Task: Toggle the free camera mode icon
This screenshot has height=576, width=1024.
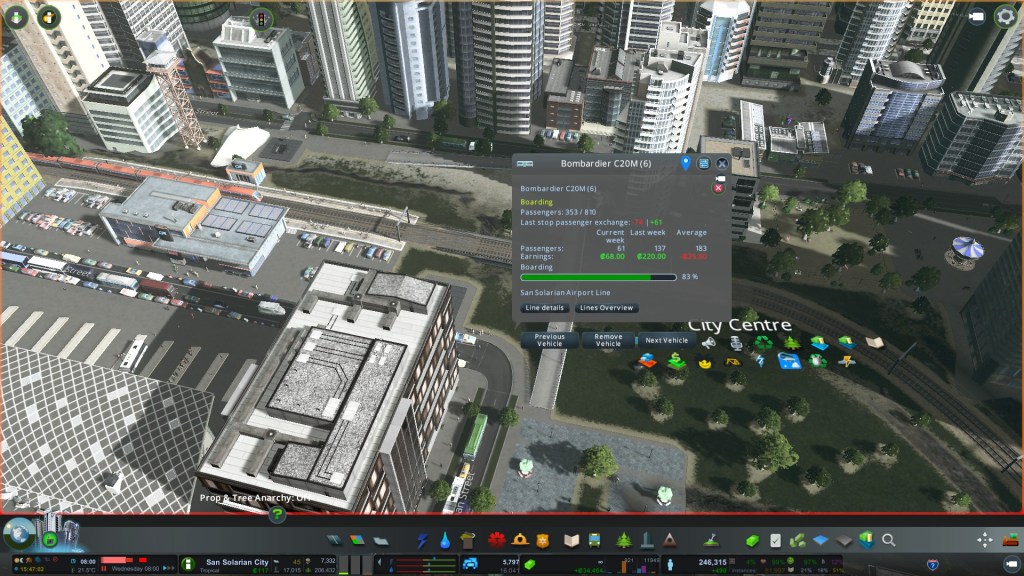Action: 977,17
